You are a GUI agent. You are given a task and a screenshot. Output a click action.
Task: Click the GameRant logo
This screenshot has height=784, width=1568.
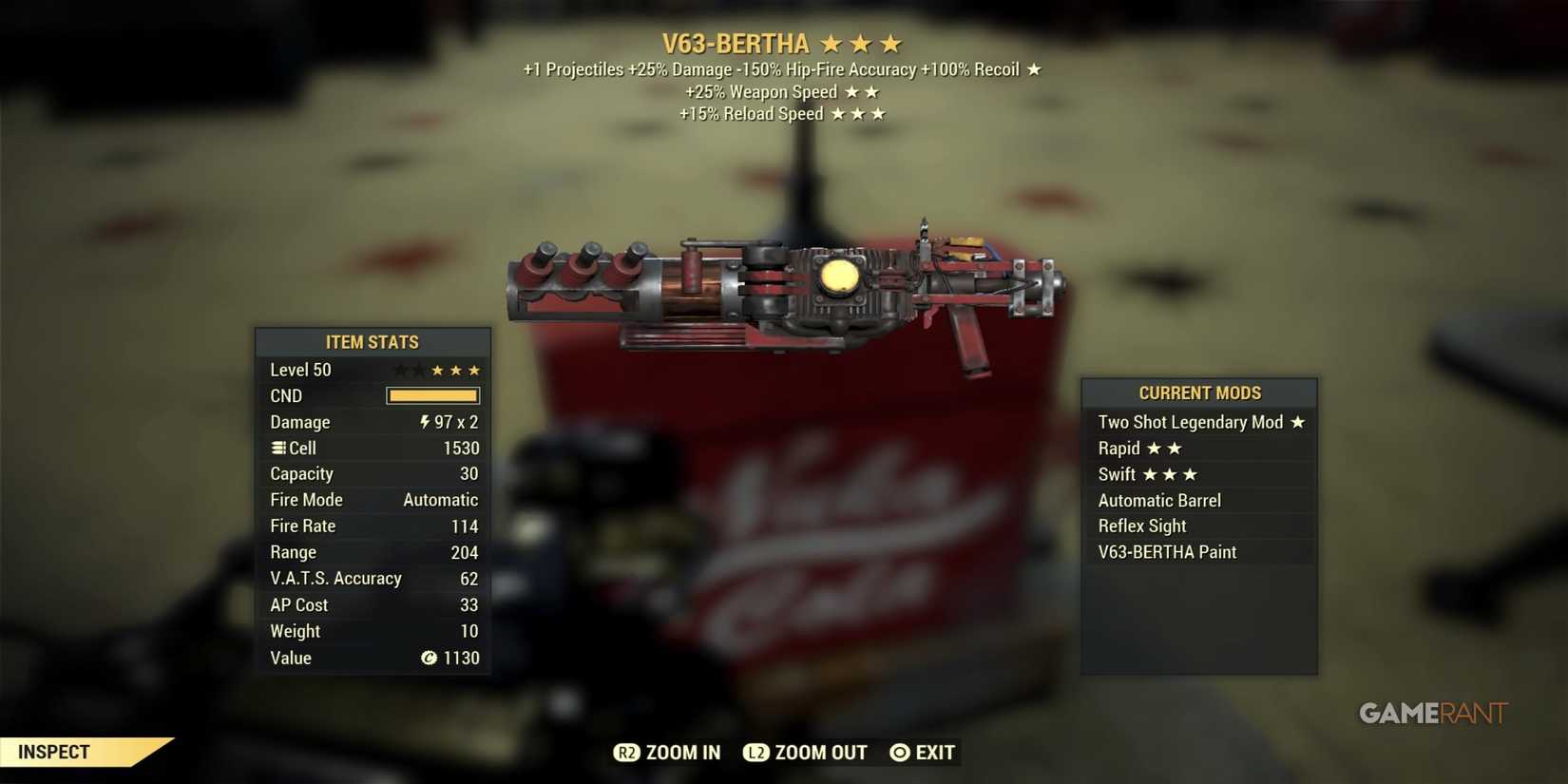[1431, 713]
